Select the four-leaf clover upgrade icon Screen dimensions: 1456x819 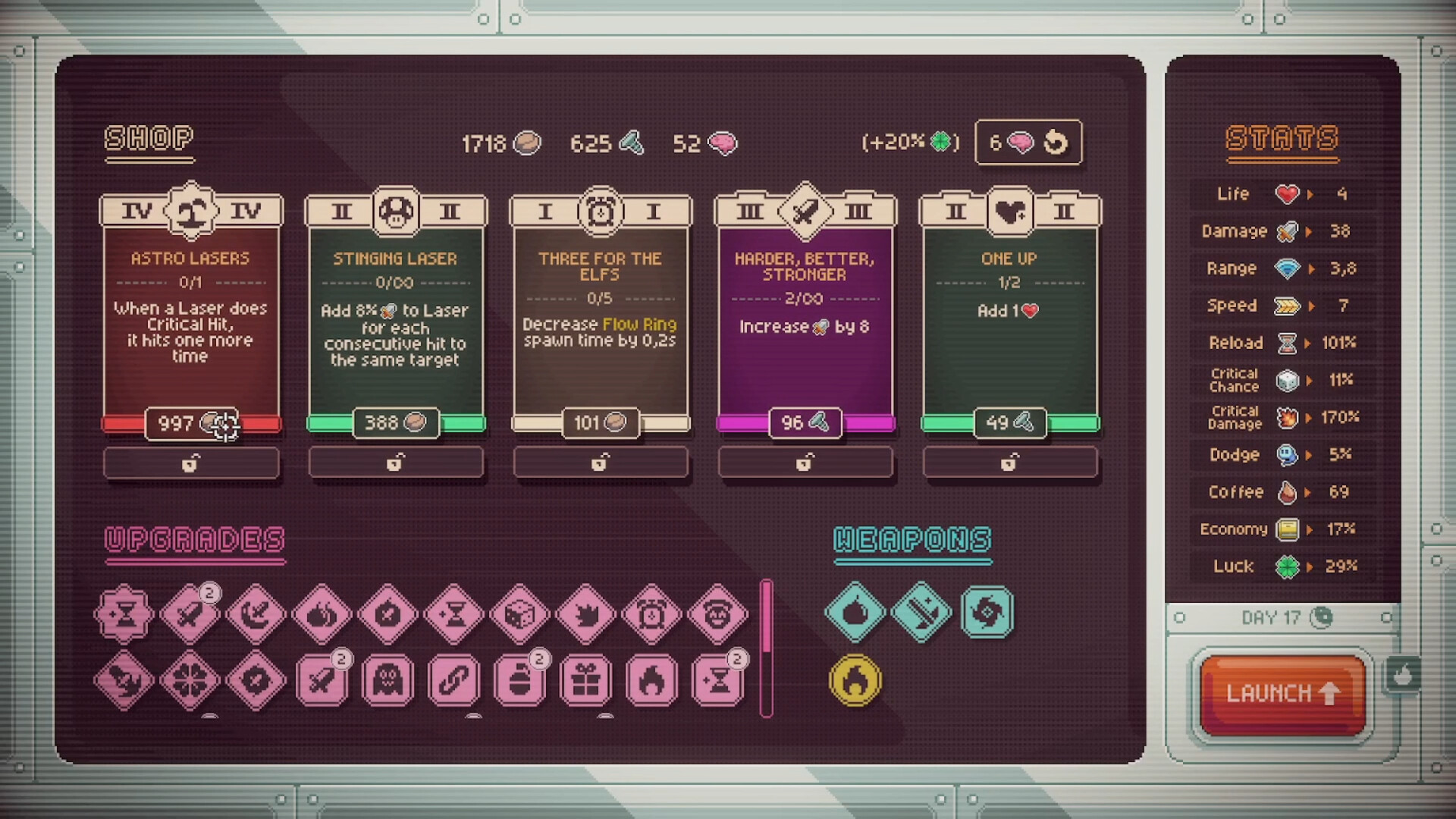tap(190, 680)
